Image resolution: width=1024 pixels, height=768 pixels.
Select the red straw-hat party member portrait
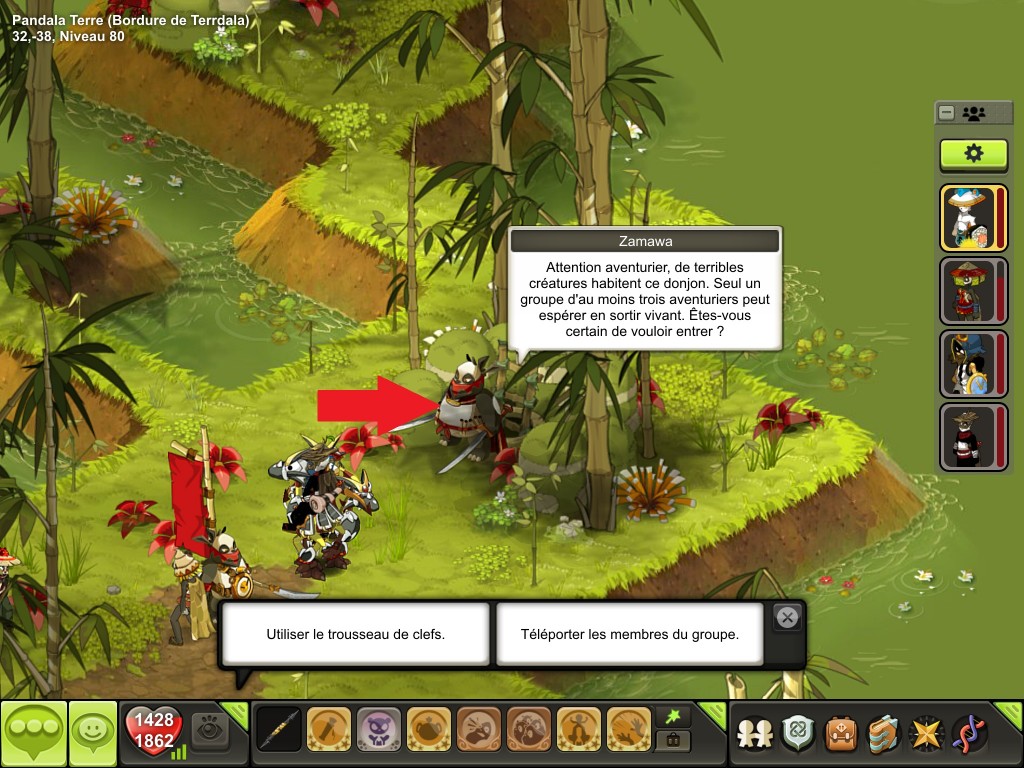[x=968, y=291]
